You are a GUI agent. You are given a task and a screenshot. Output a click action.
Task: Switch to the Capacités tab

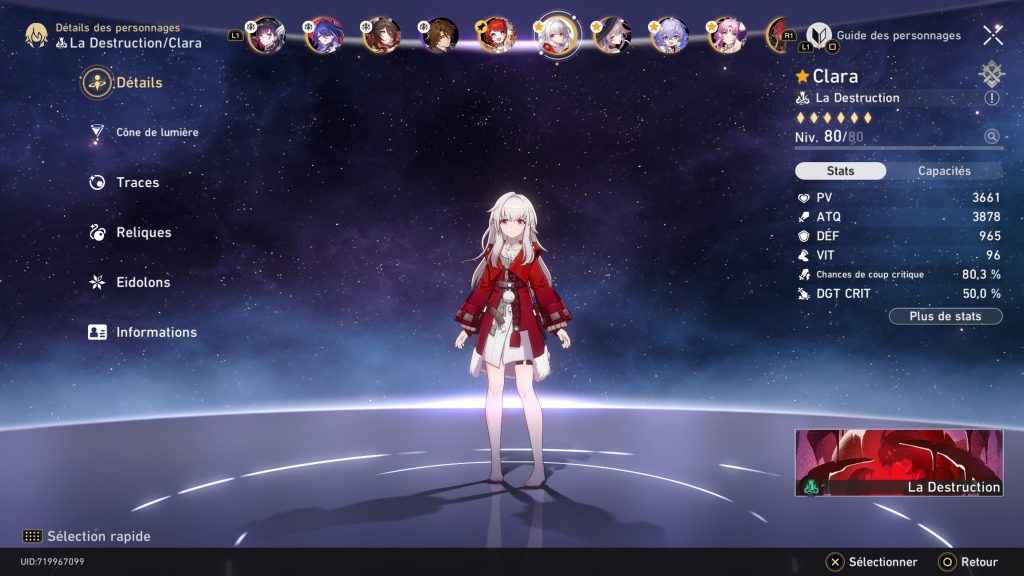[944, 171]
